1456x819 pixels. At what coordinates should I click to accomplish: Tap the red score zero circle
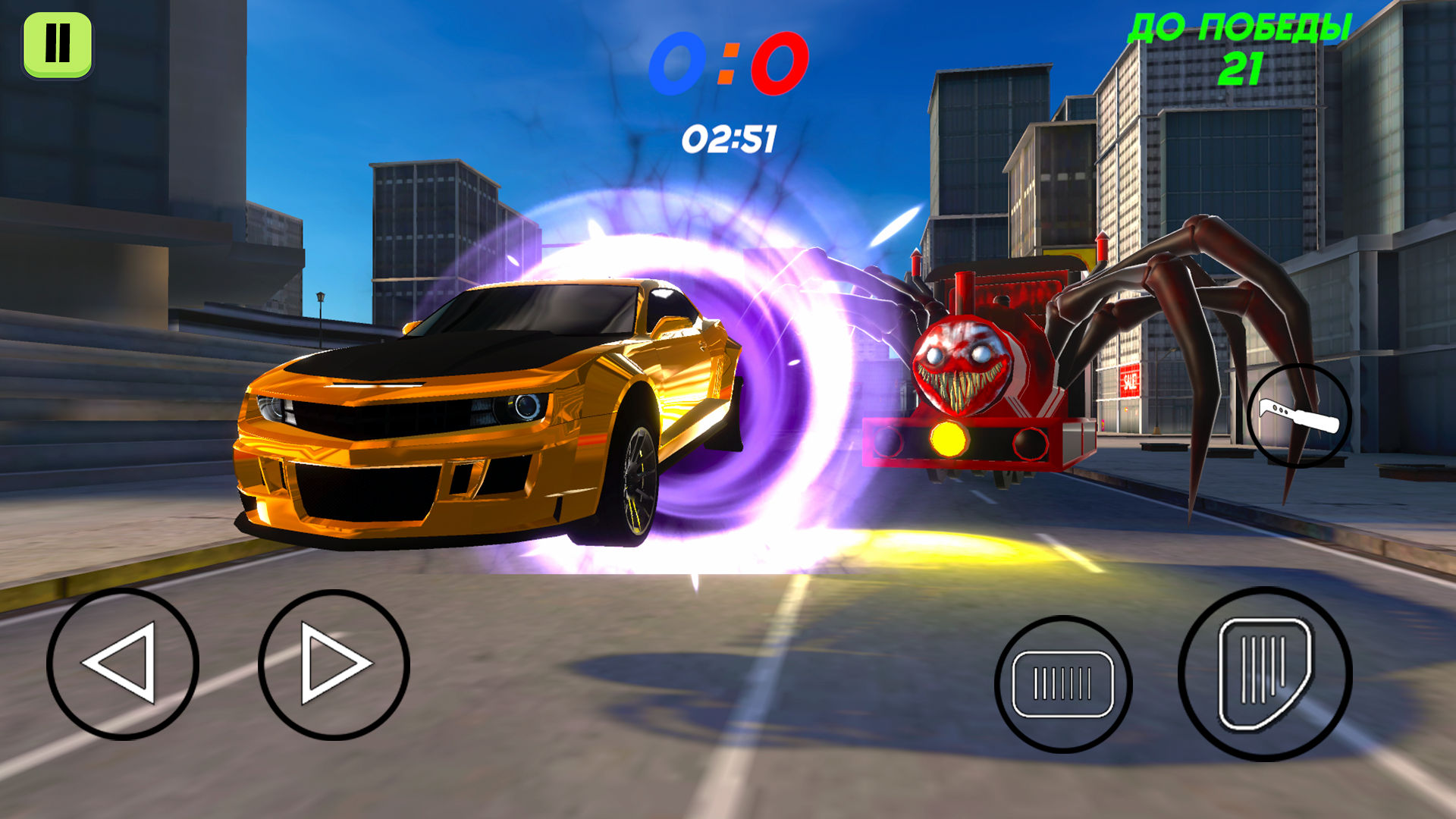781,62
